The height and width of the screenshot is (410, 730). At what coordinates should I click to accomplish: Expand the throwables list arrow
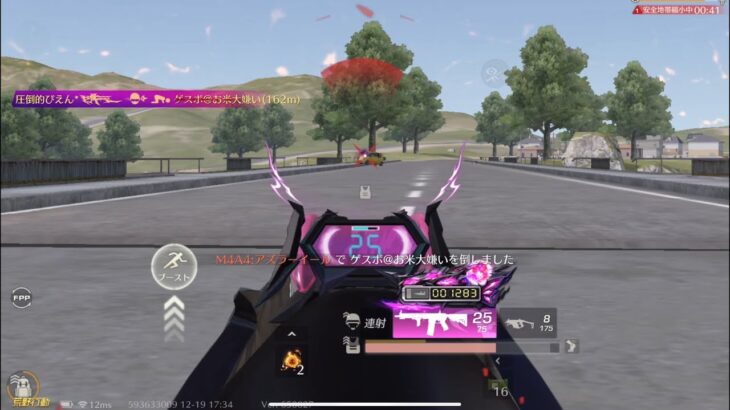291,335
